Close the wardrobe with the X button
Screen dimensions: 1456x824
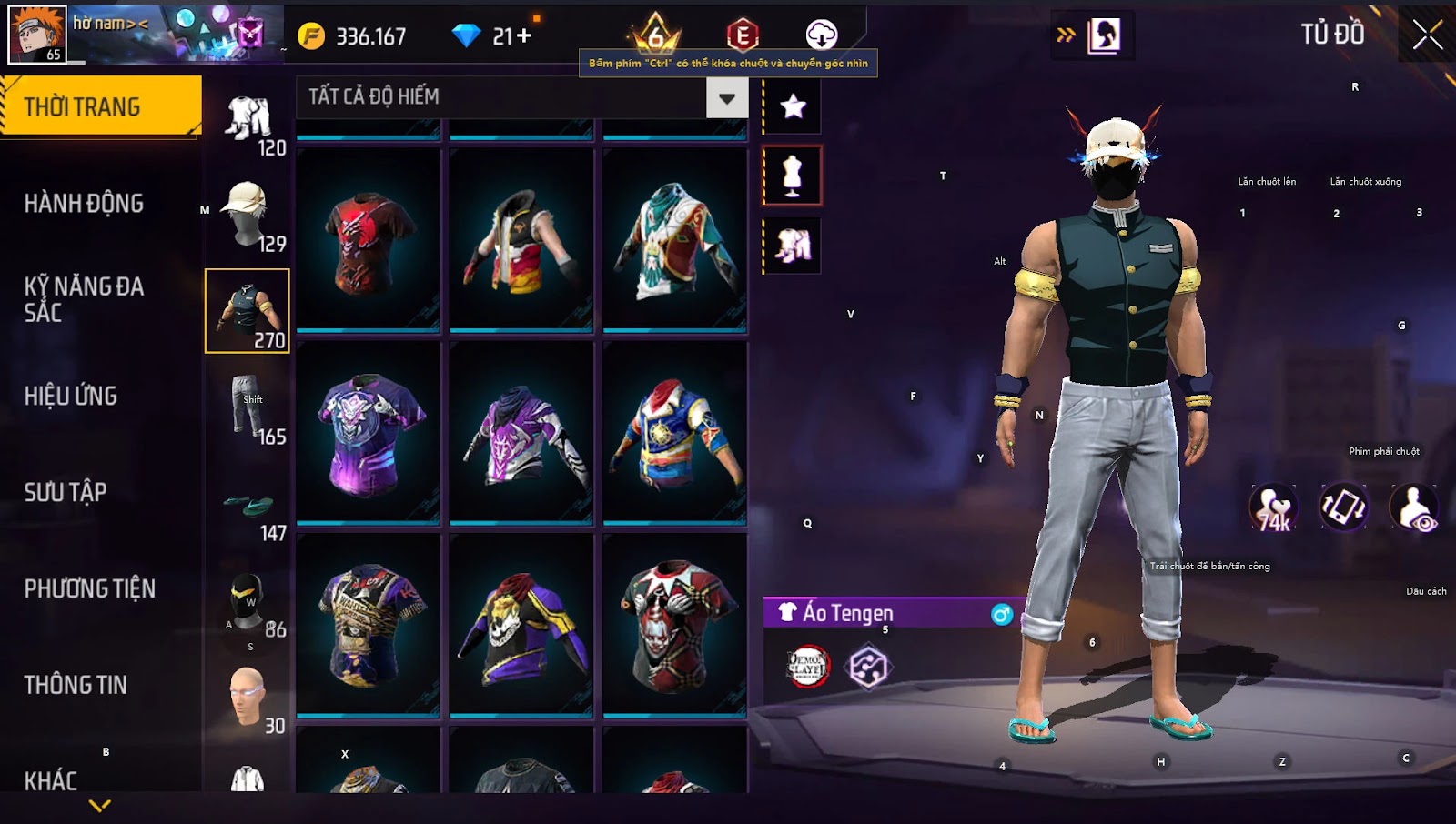1427,35
